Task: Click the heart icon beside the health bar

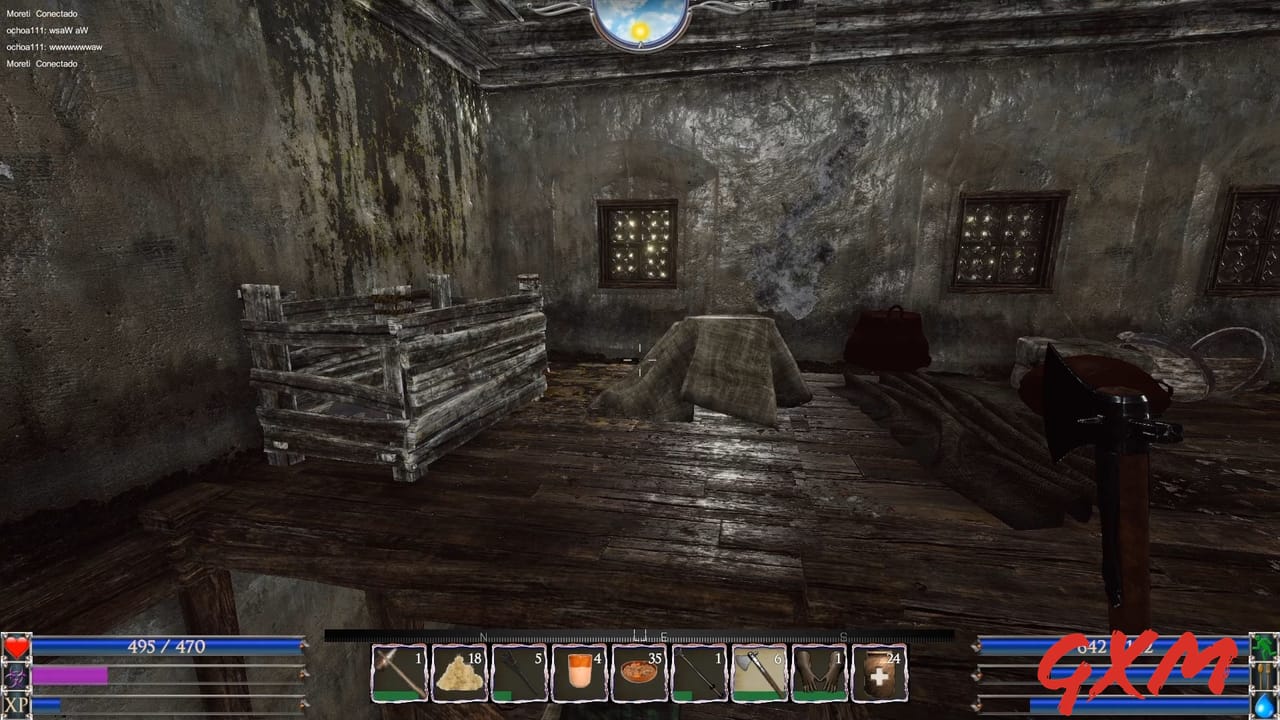Action: coord(15,646)
